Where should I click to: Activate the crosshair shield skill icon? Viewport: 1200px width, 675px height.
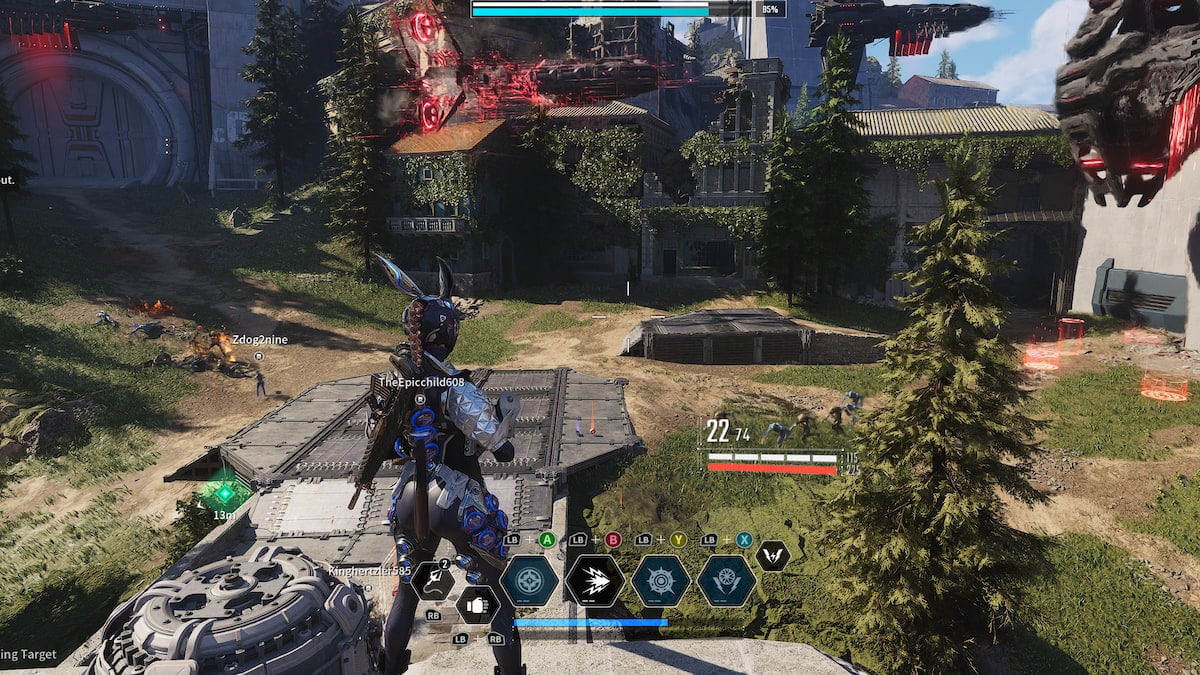click(529, 581)
